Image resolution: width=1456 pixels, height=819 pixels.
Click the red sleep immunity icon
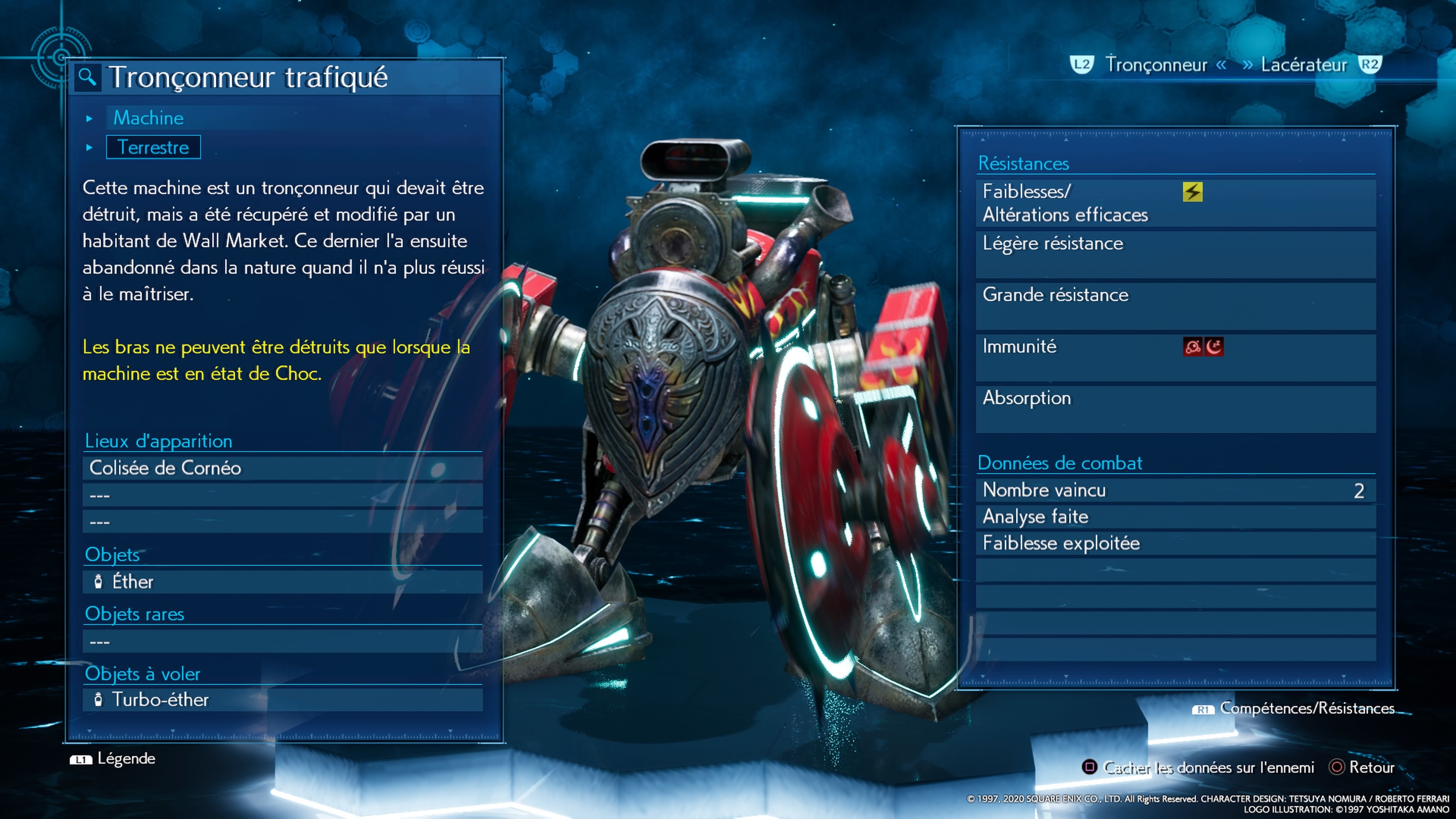(1214, 347)
